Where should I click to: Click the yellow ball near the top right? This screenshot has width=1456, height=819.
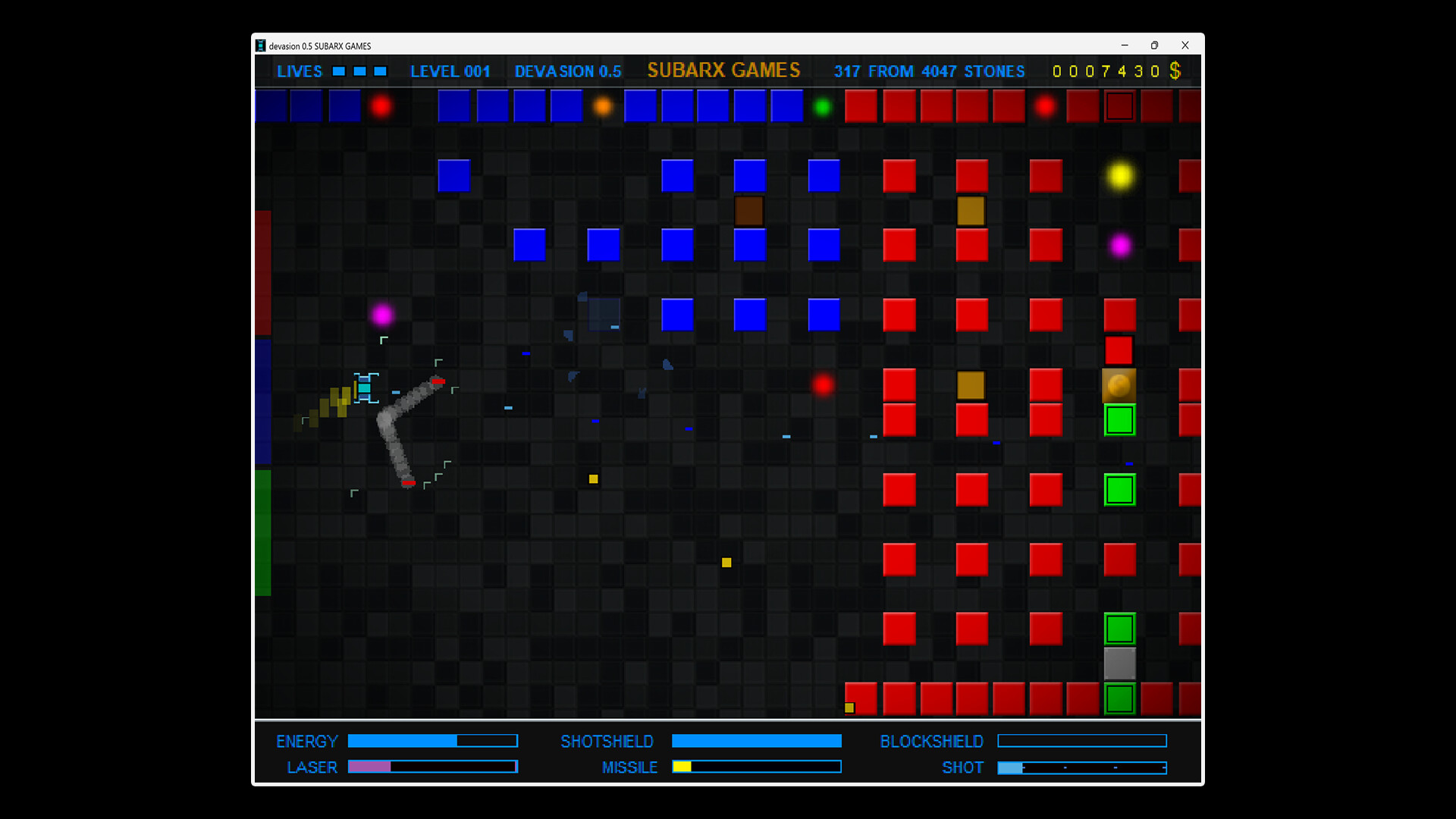1120,176
